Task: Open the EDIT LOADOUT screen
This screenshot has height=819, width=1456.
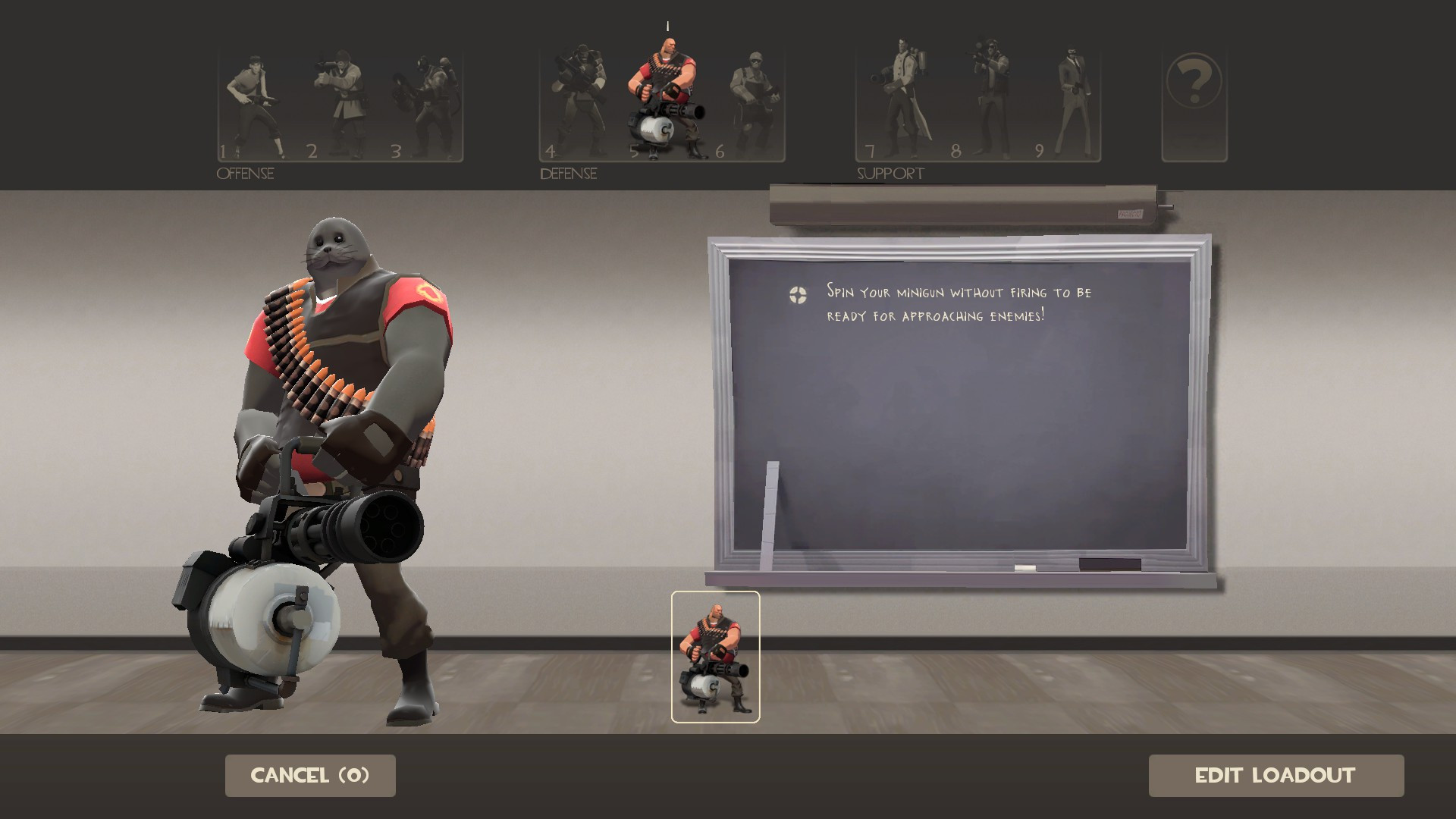Action: tap(1276, 775)
